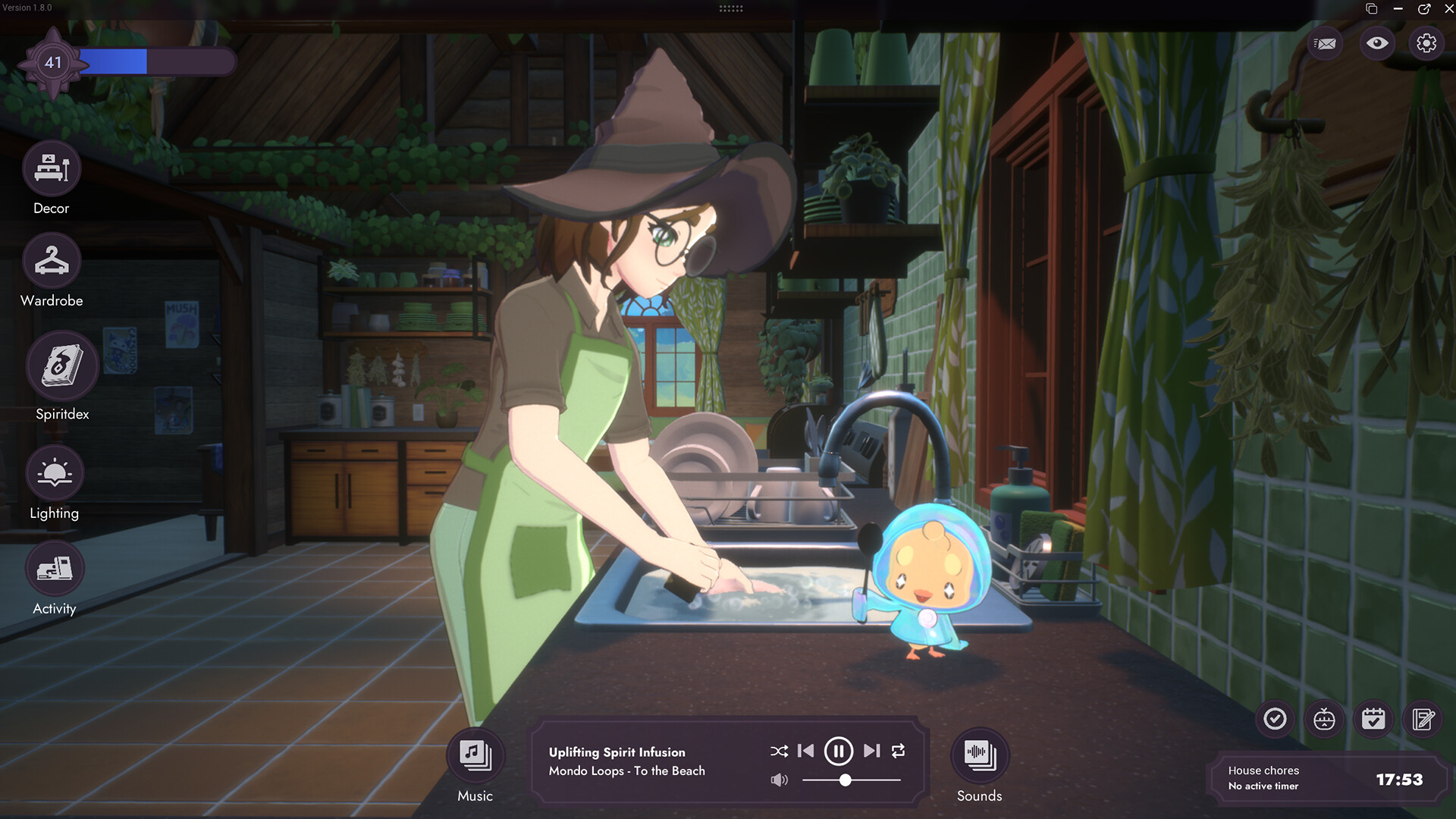Toggle shuffle on the music player

click(779, 751)
